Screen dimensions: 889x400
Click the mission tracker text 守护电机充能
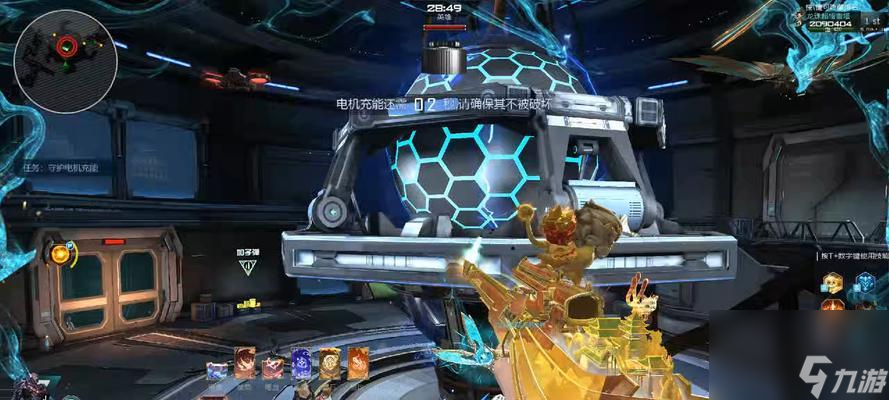pos(60,168)
